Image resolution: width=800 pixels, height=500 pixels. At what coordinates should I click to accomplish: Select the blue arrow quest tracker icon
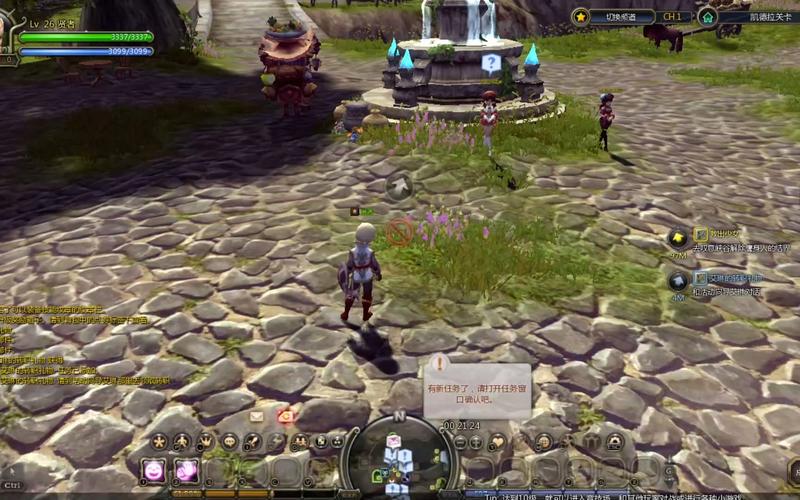tap(678, 281)
